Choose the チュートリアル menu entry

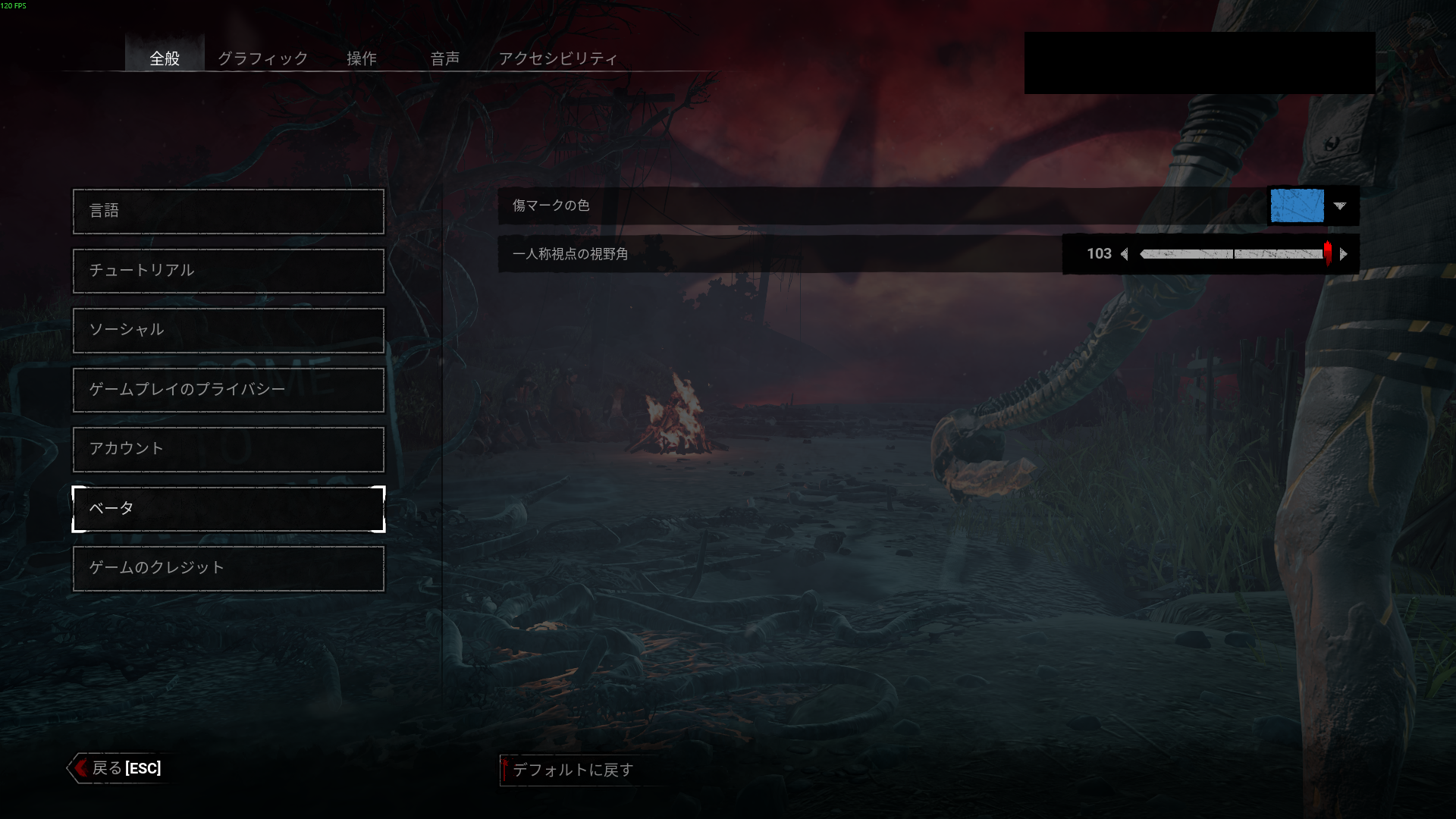point(228,271)
